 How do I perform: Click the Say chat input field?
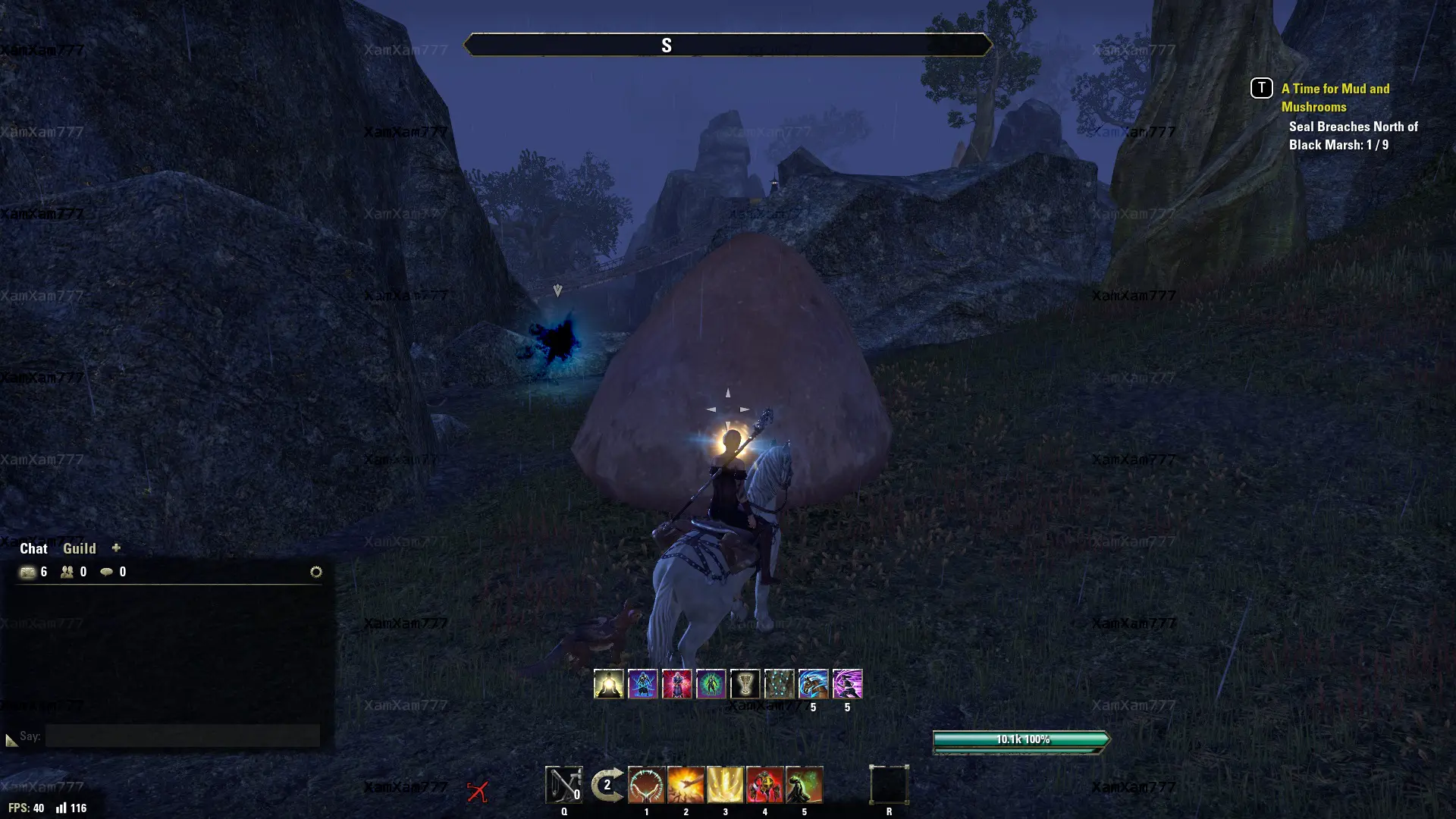coord(182,736)
